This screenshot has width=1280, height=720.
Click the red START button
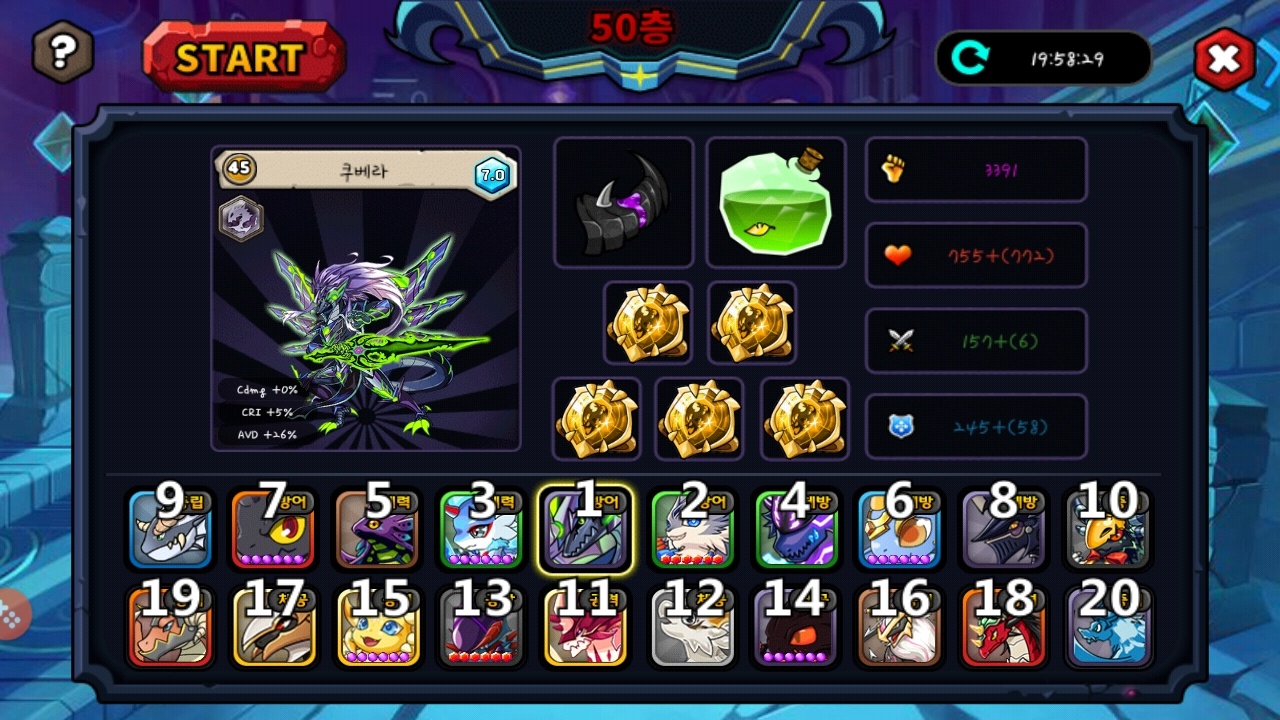coord(244,57)
